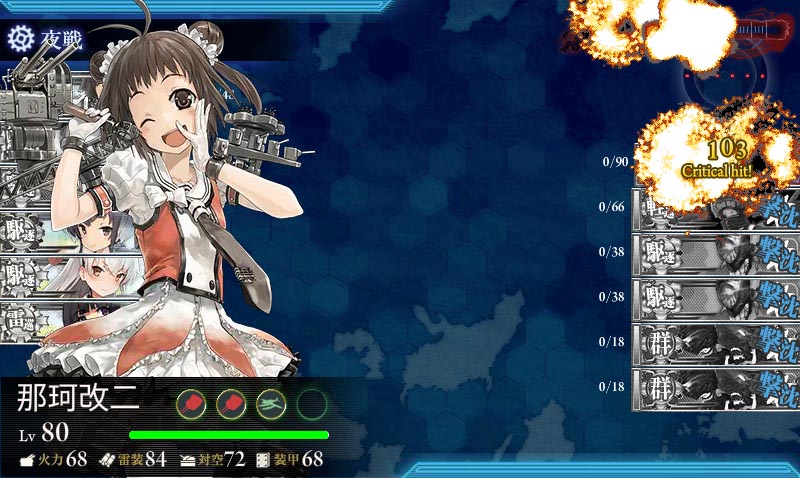Click the empty fourth equipment slot circle
Viewport: 800px width, 478px height.
(x=312, y=403)
